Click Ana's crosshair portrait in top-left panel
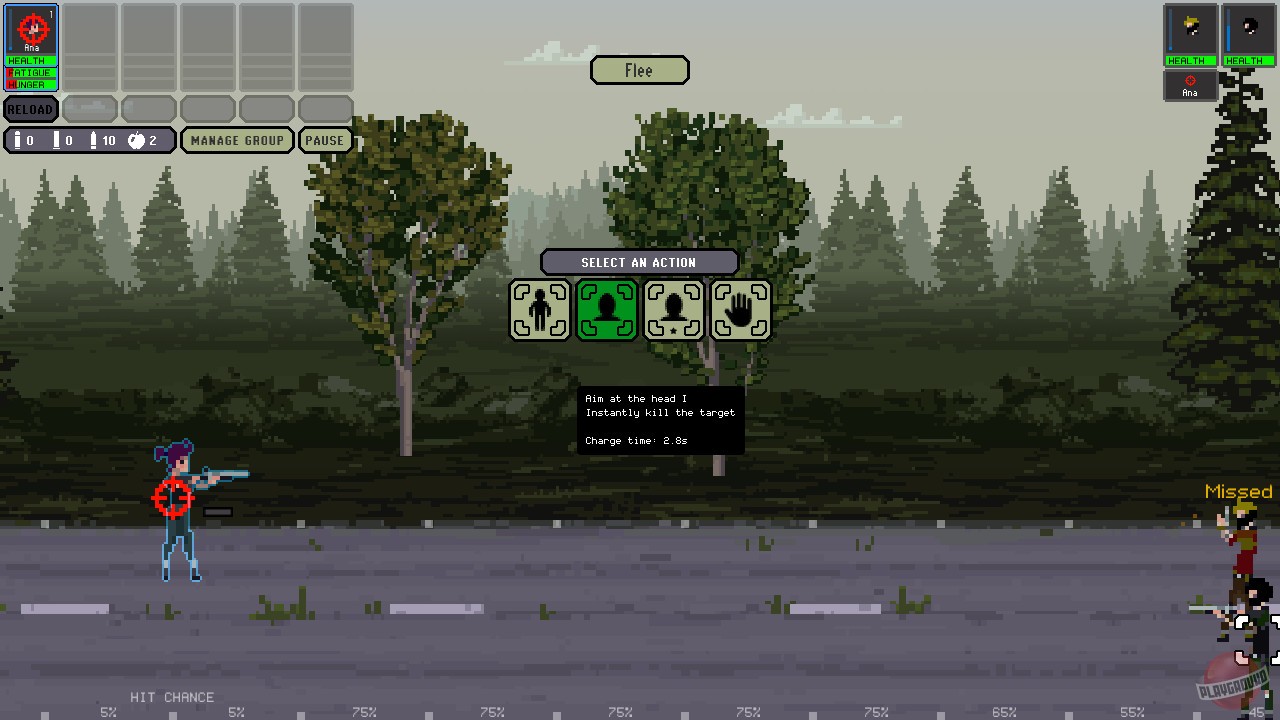The image size is (1280, 720). [x=31, y=30]
